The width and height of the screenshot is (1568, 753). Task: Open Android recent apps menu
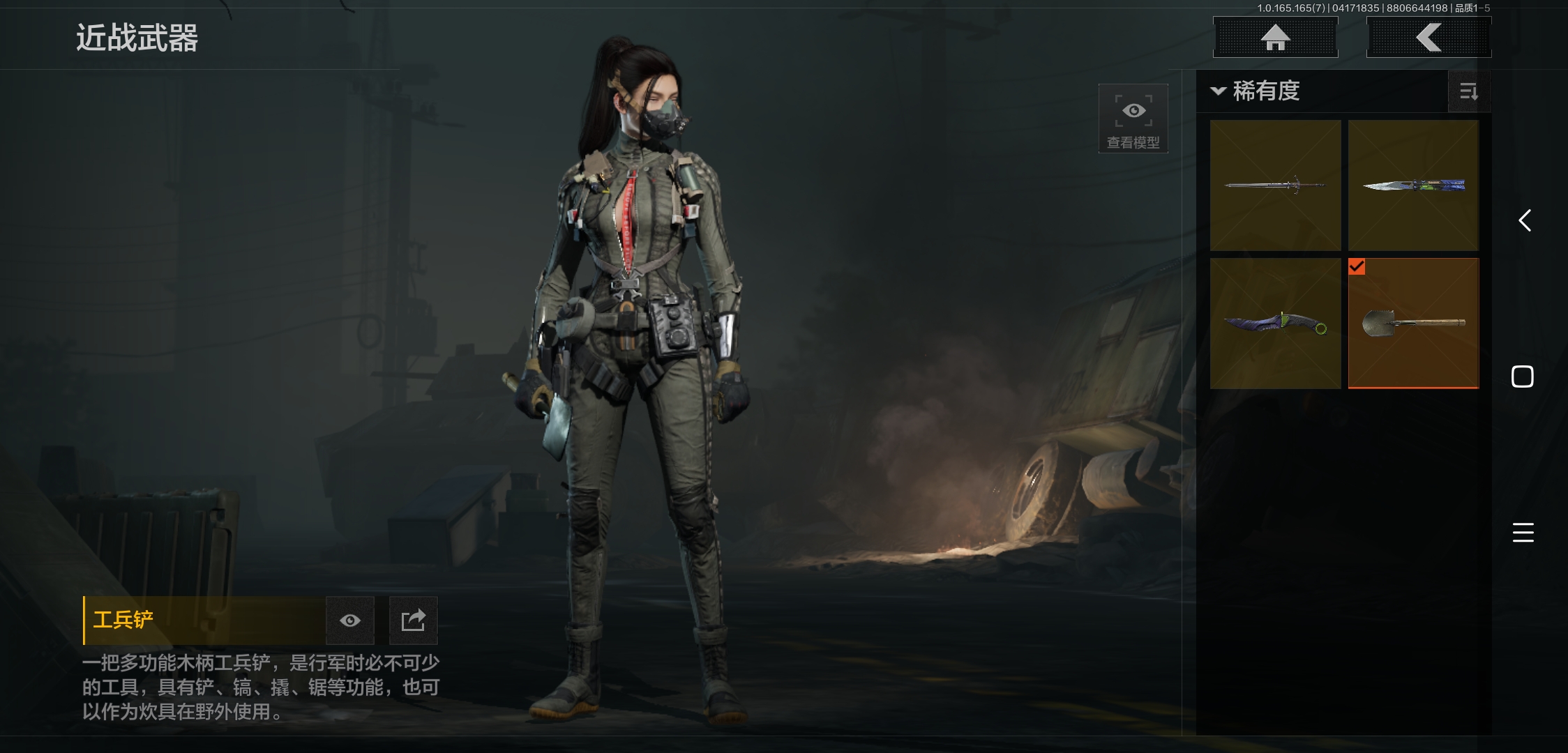[1523, 533]
